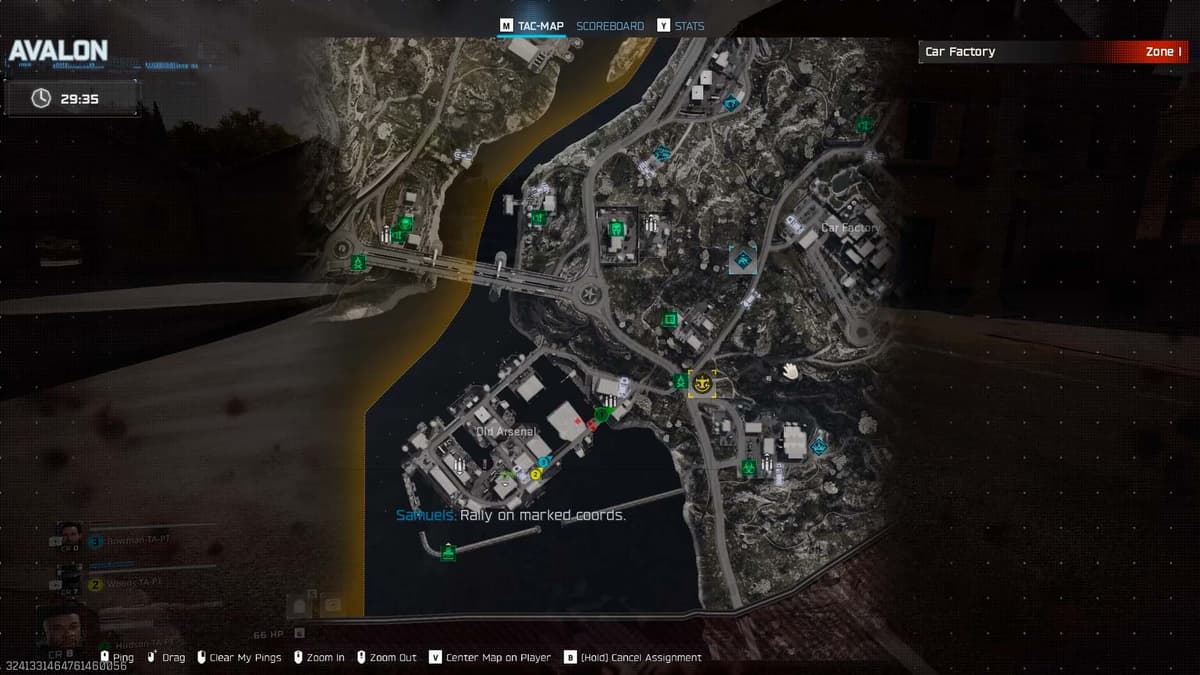Select the TAC-MAP tab

540,26
